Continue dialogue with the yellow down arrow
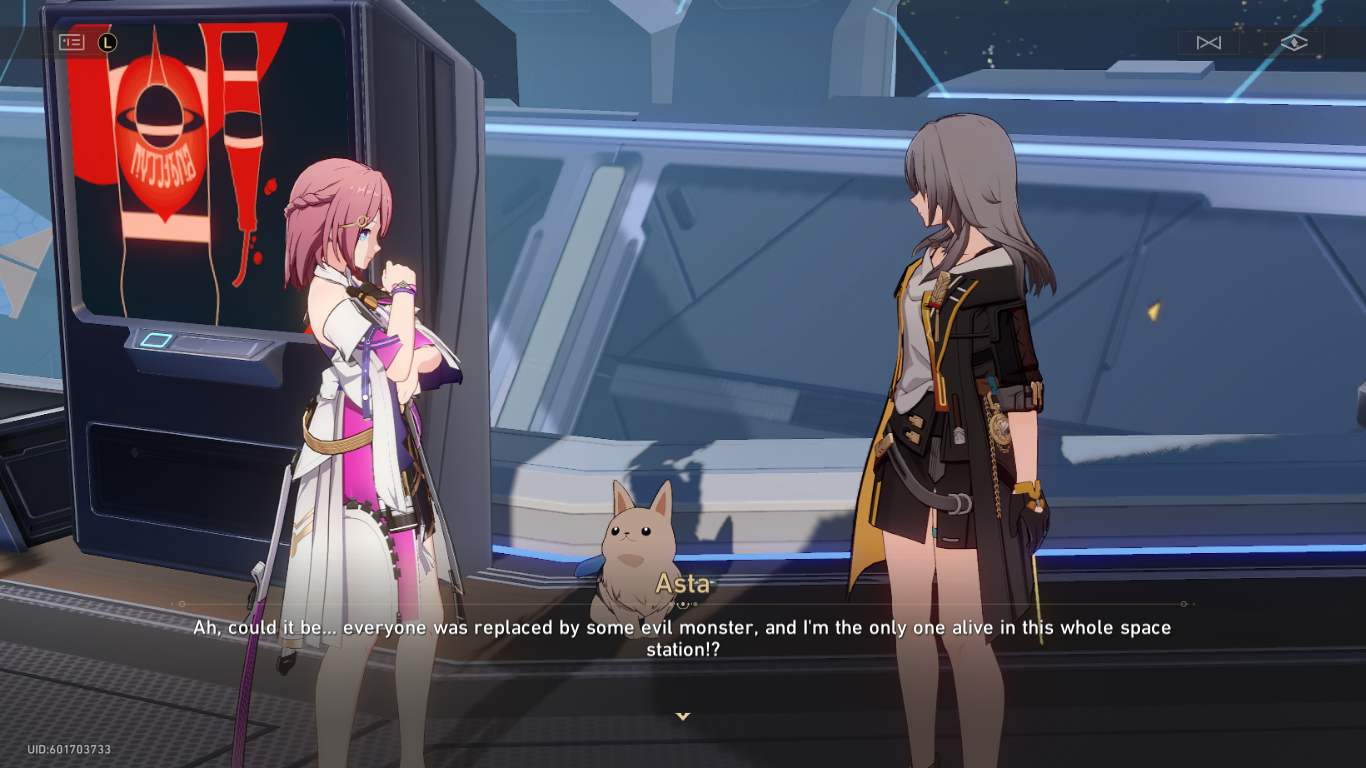Screen dimensions: 1366x768 pos(683,716)
